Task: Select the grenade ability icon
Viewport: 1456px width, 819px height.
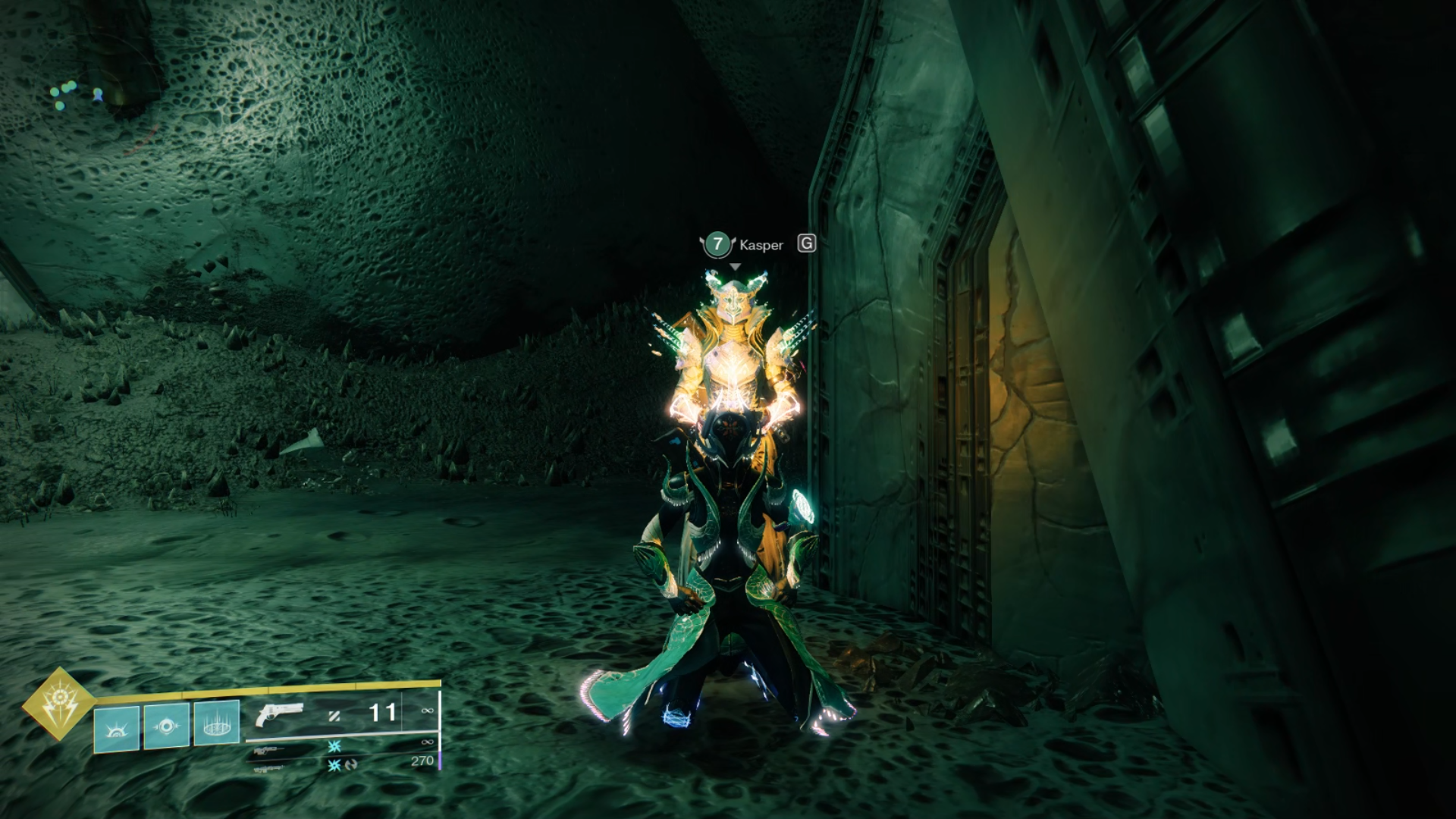Action: point(117,727)
